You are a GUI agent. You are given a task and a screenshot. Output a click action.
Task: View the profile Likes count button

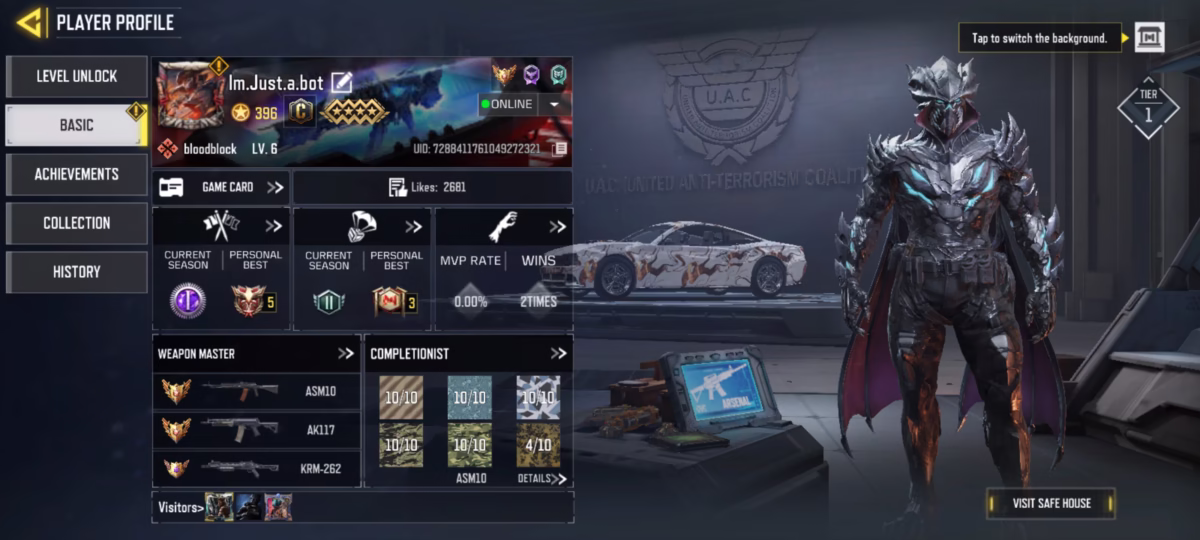click(432, 187)
